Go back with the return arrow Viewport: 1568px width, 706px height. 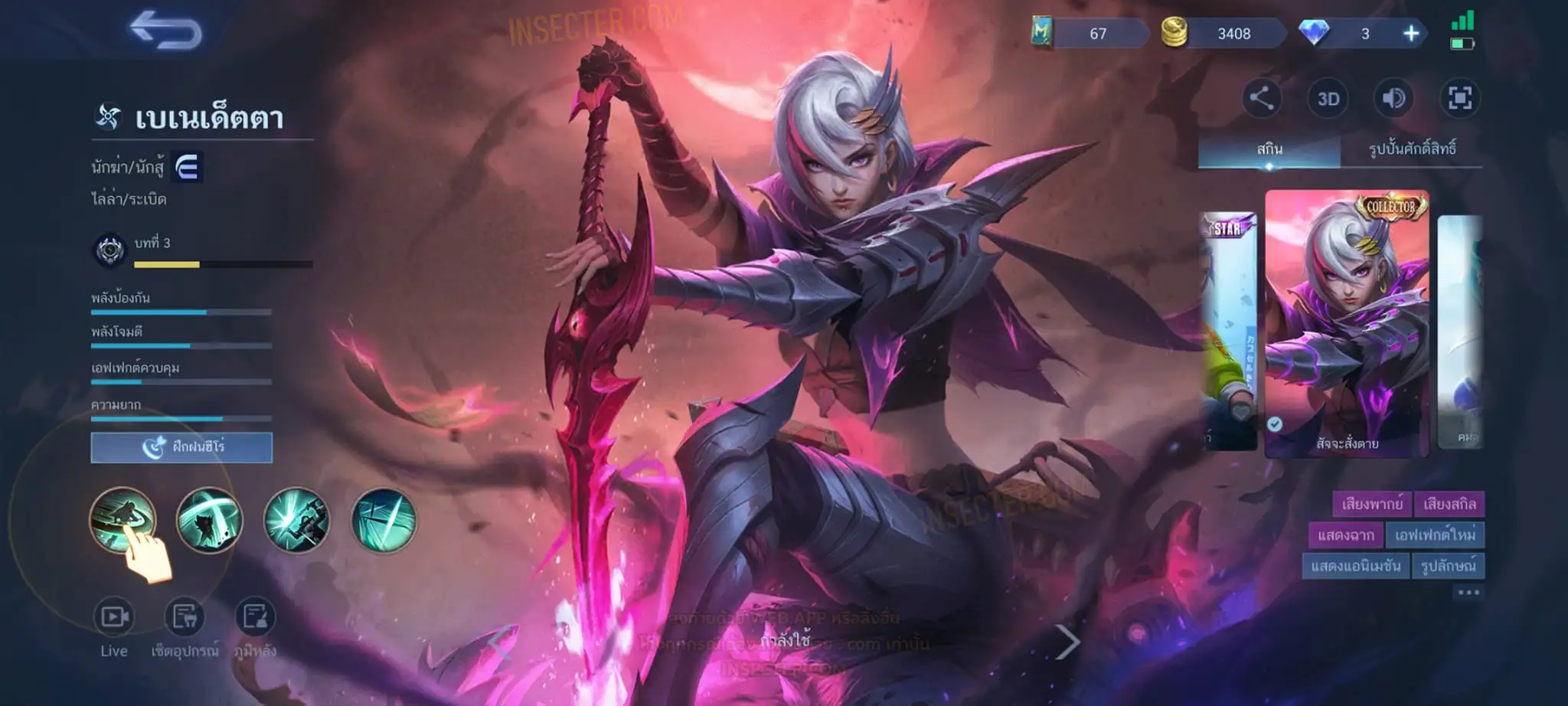[x=166, y=31]
